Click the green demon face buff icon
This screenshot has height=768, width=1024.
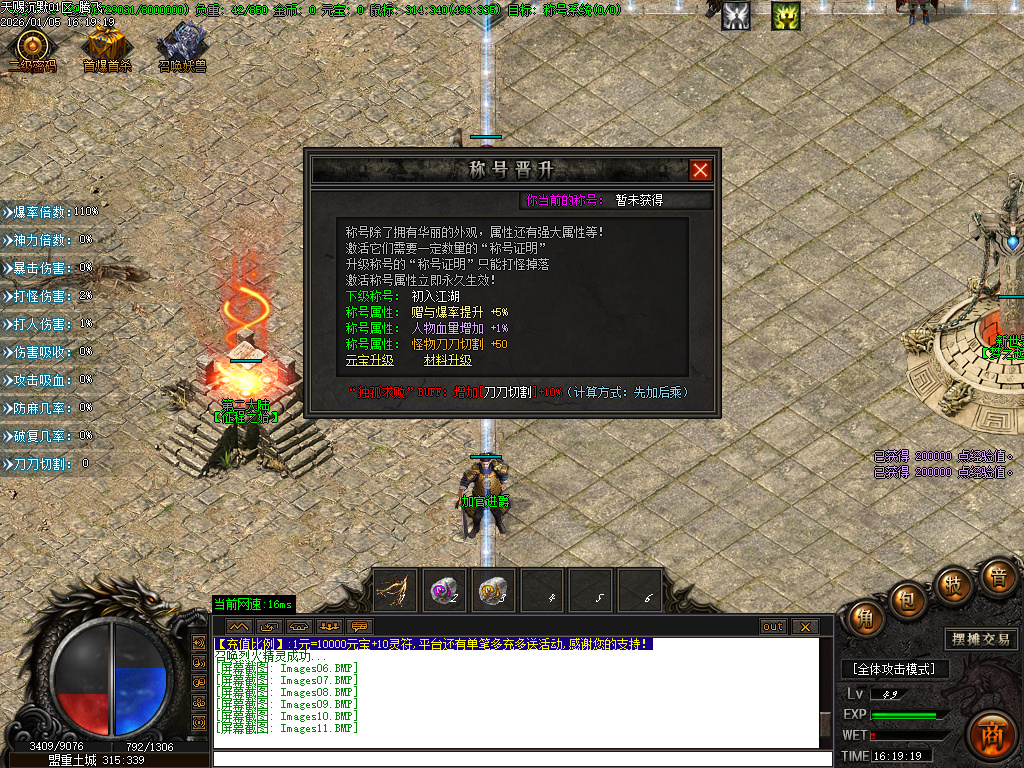[x=785, y=15]
